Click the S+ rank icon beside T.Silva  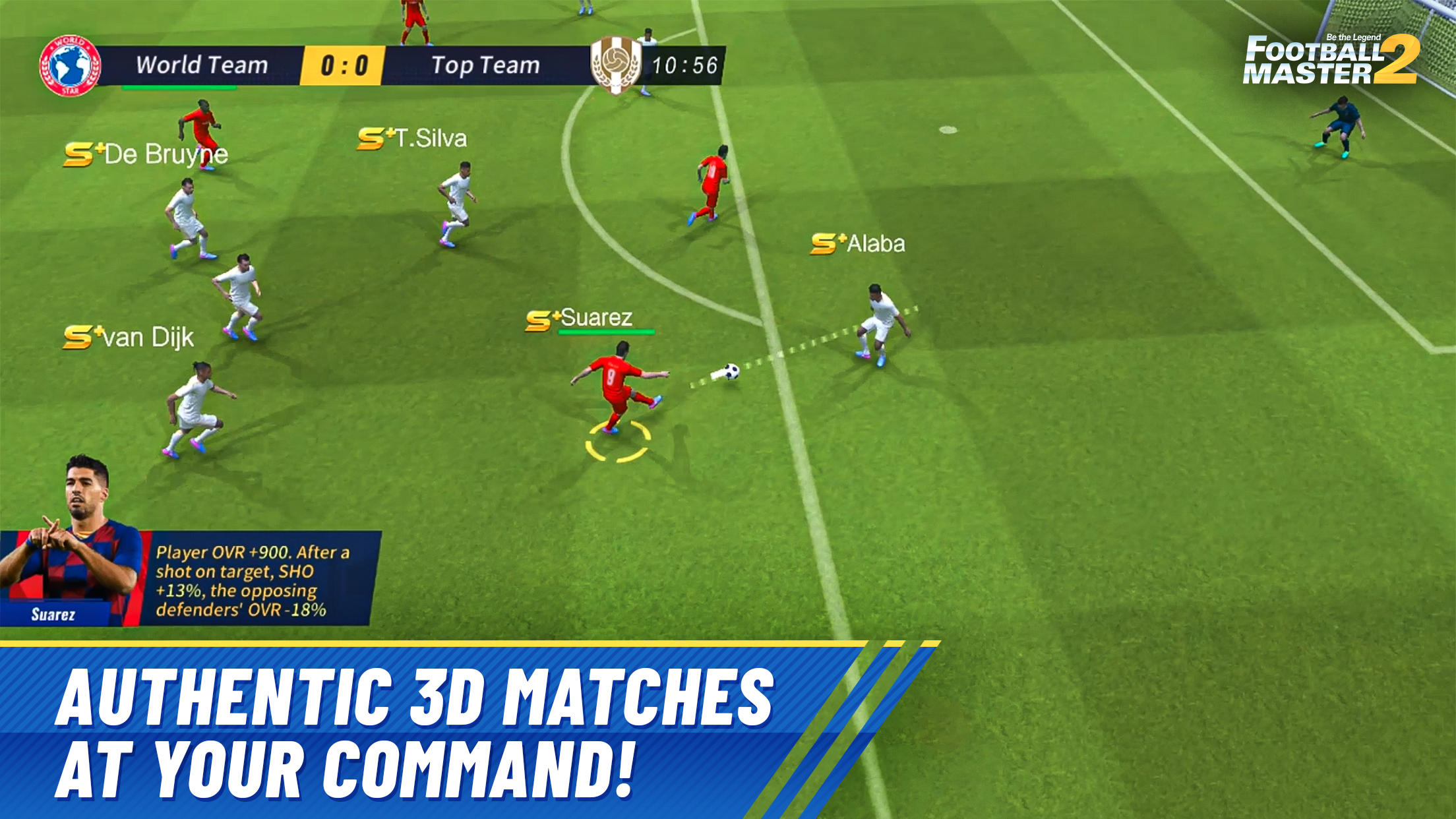coord(371,137)
